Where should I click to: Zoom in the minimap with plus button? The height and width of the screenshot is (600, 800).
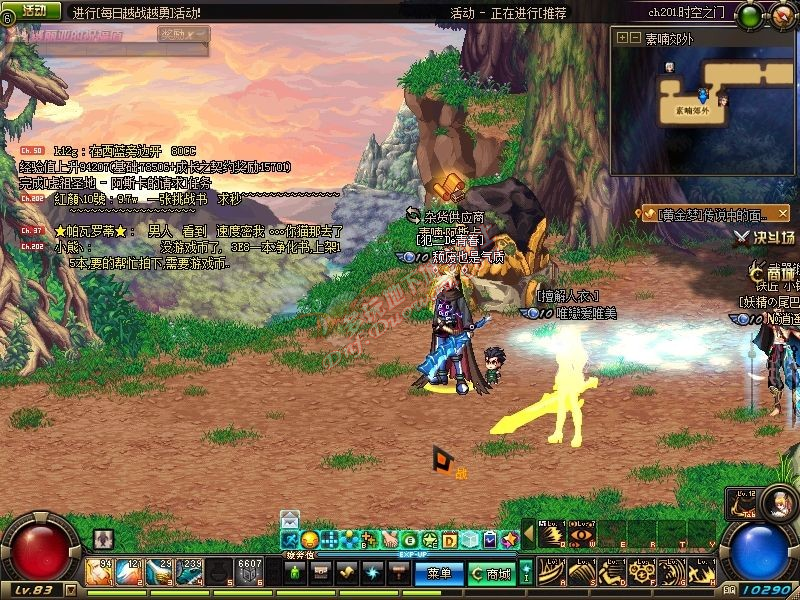point(622,38)
